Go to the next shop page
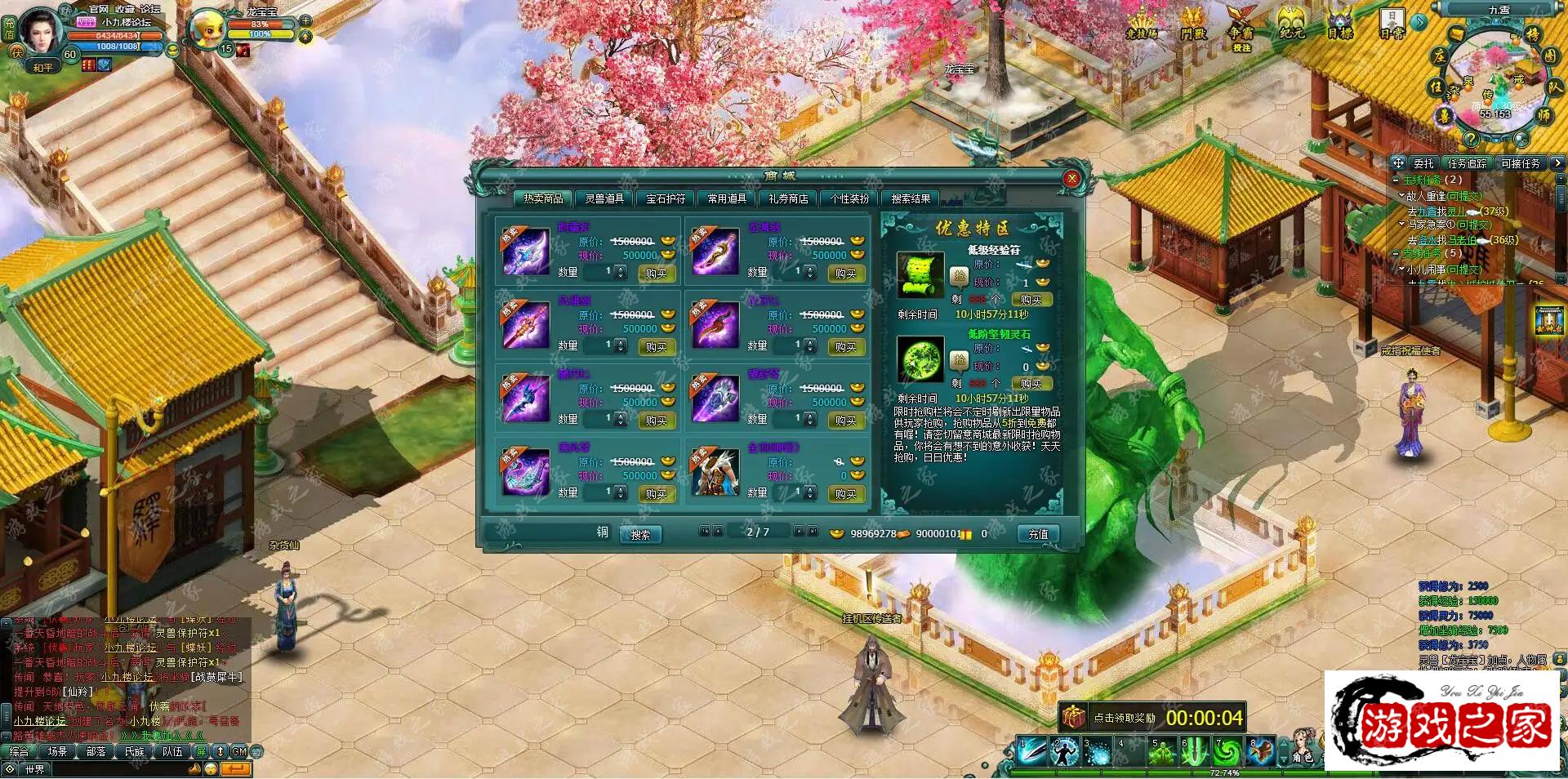This screenshot has width=1568, height=779. coord(799,532)
